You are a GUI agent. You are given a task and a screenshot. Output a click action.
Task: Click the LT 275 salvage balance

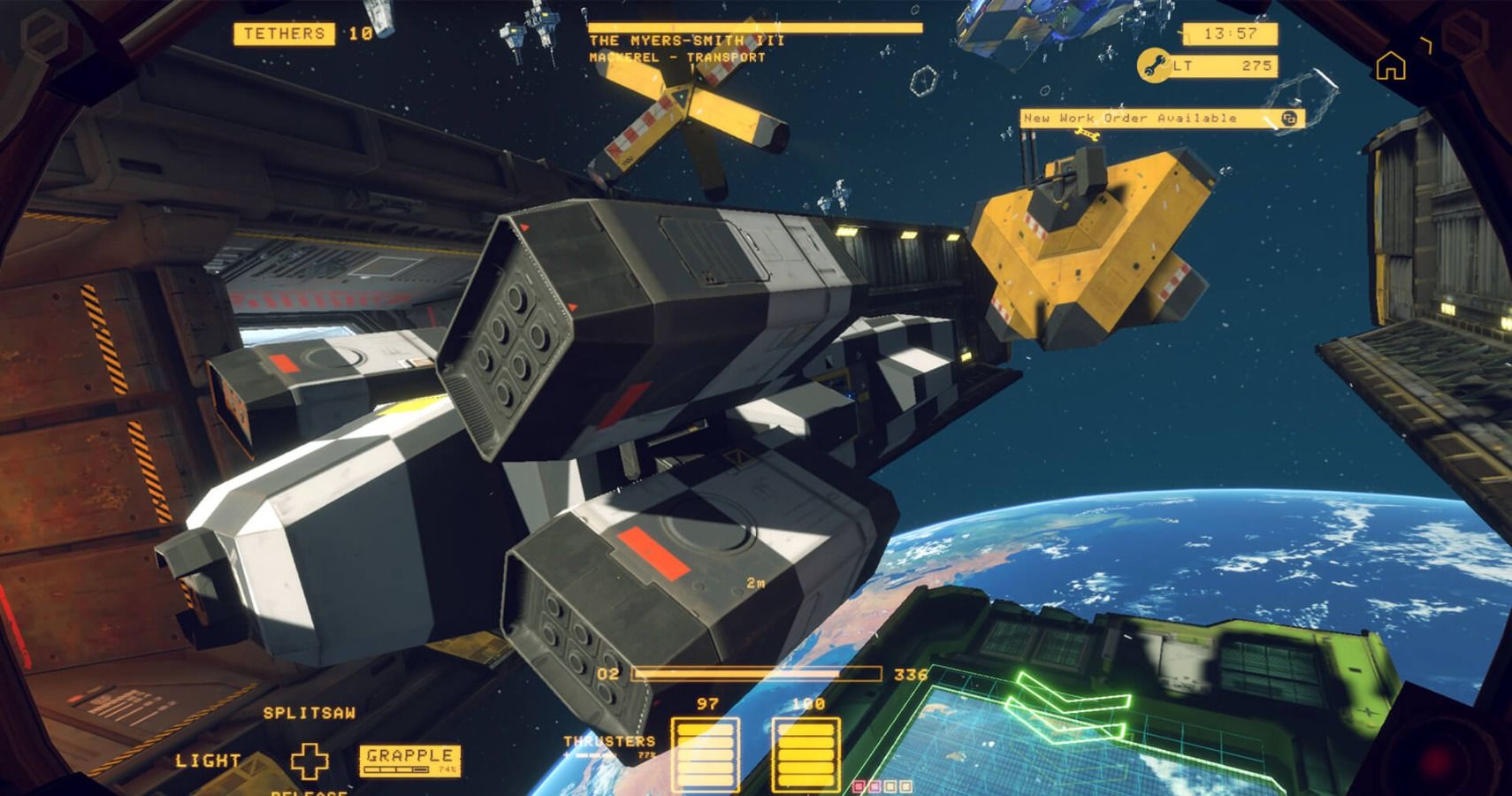tap(1223, 65)
